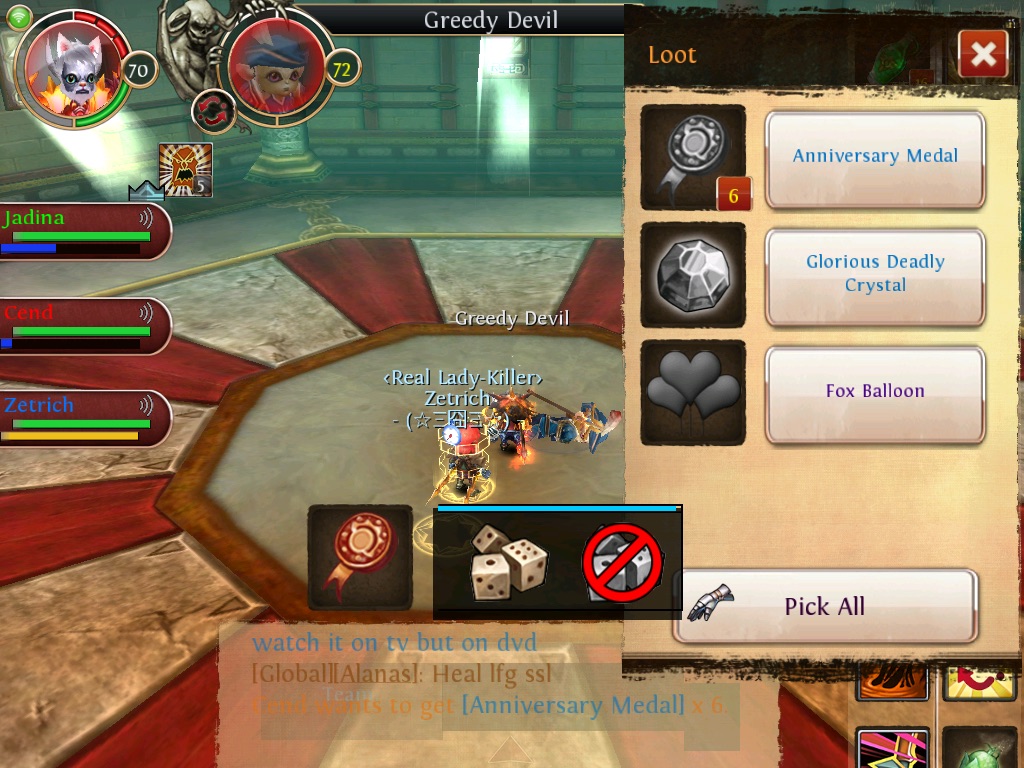
Task: Select the Fox Balloon item icon
Action: coord(693,392)
